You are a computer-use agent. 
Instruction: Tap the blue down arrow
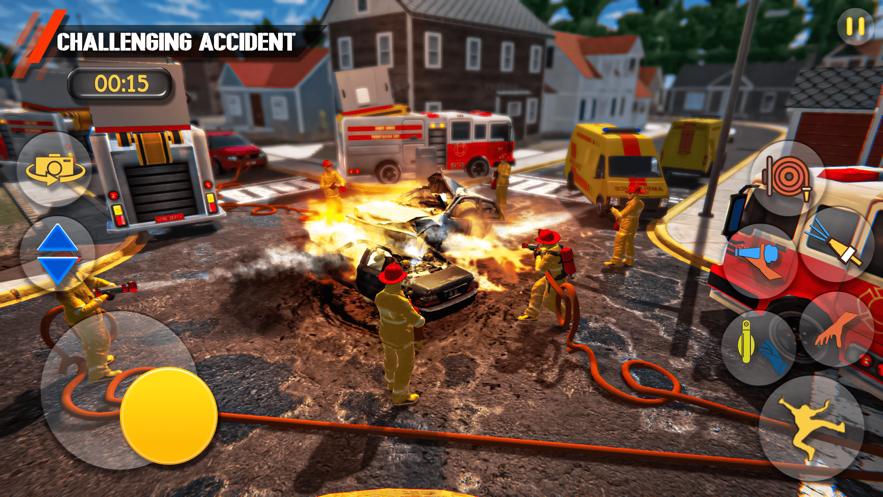(x=58, y=269)
